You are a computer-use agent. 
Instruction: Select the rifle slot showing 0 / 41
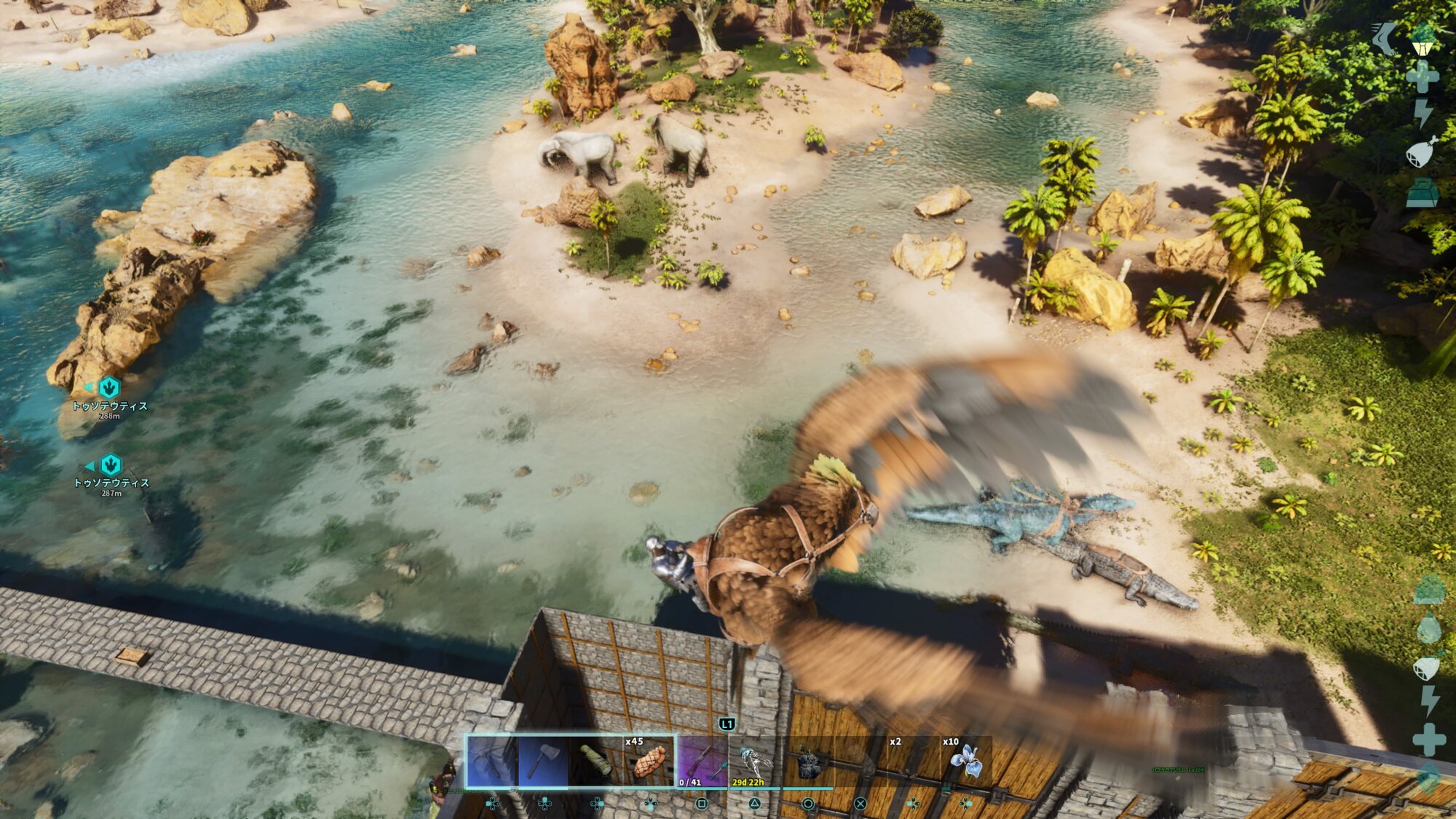click(702, 761)
